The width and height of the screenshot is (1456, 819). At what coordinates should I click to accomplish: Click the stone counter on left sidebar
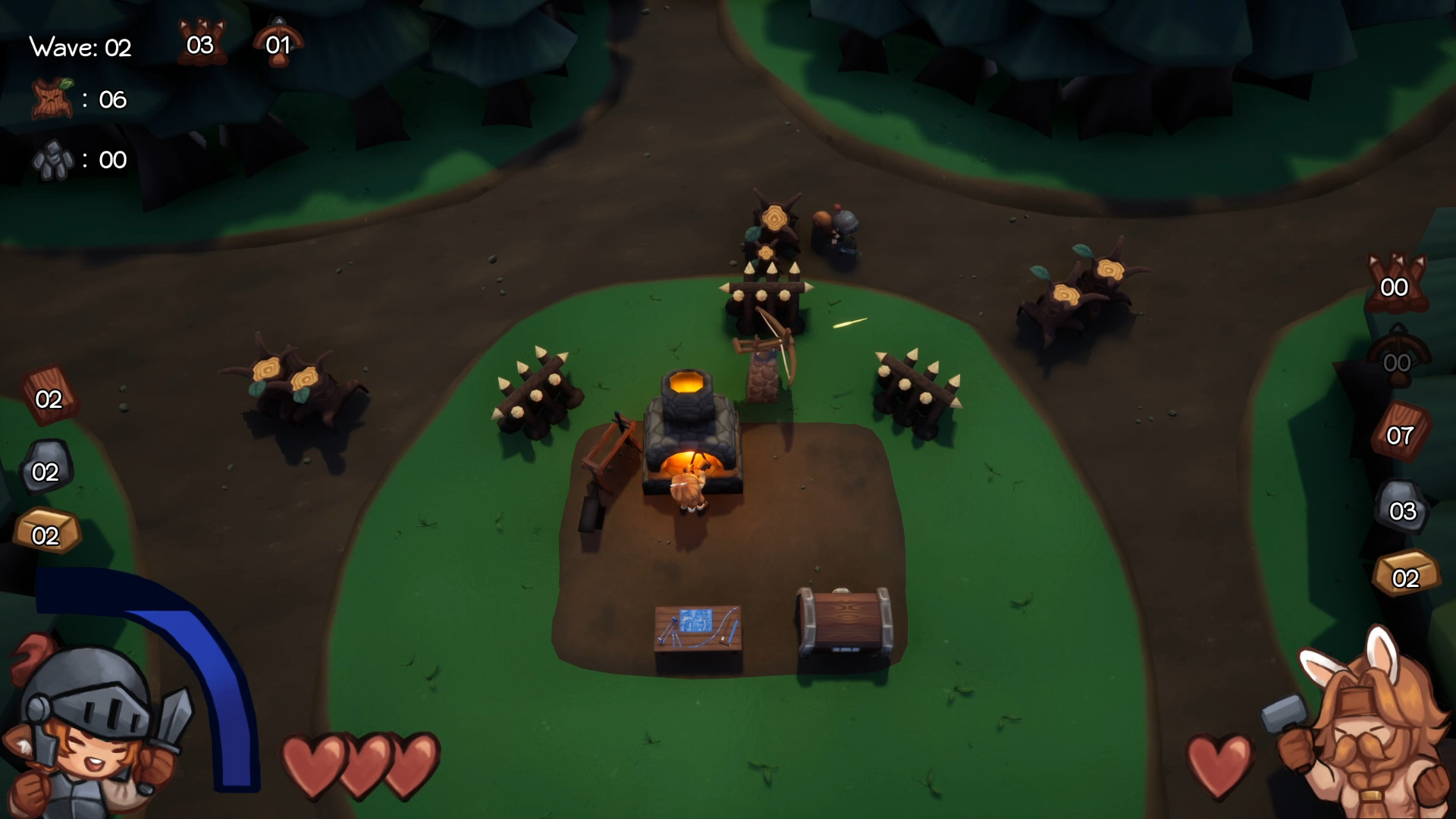click(x=47, y=470)
